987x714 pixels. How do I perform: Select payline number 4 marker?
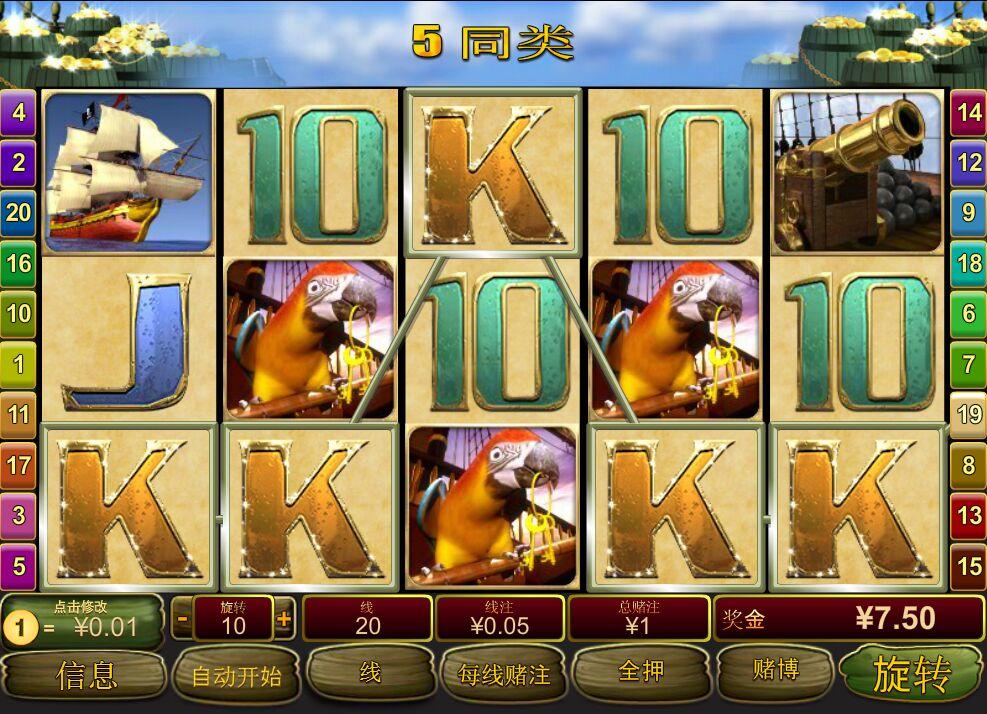pyautogui.click(x=19, y=112)
